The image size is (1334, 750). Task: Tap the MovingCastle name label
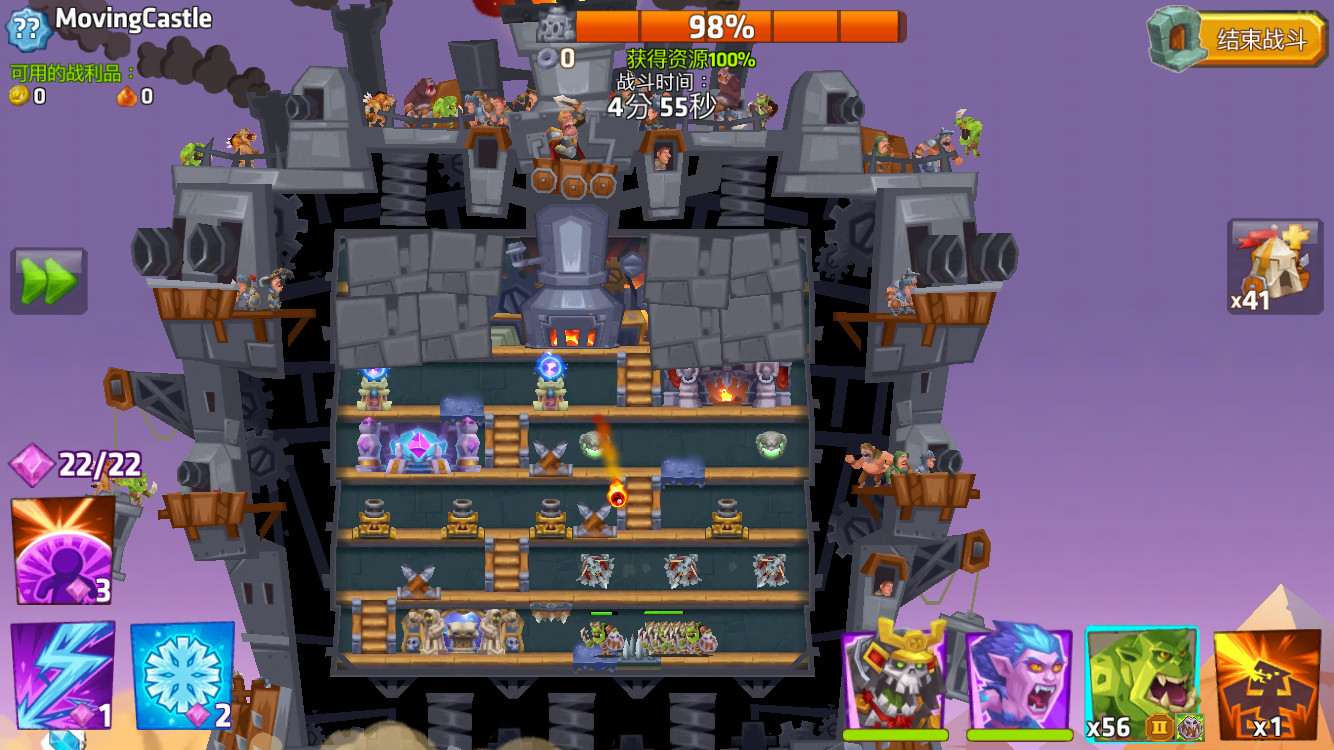[x=135, y=18]
